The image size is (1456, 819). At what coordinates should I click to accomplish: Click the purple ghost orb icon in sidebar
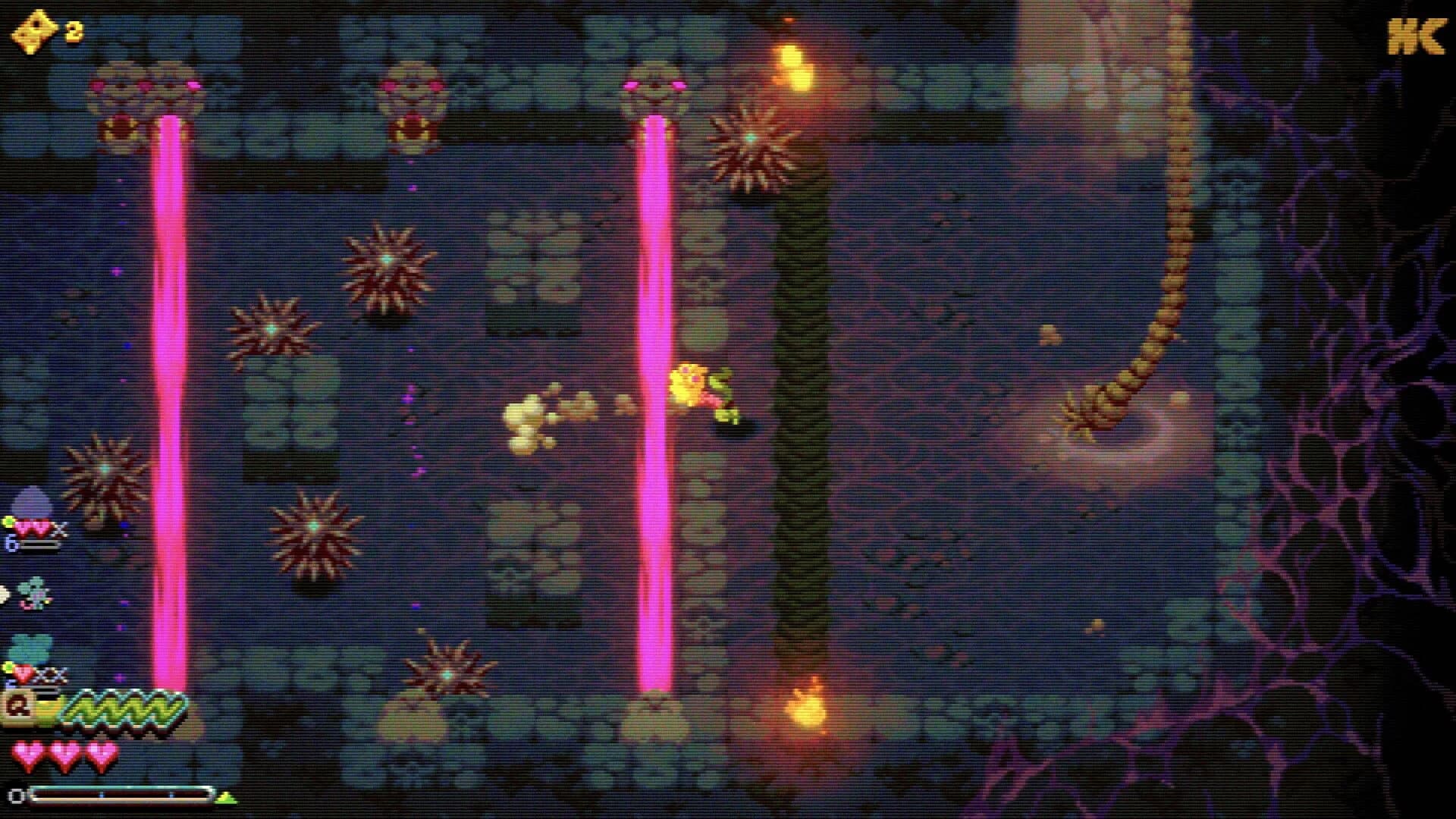(30, 502)
